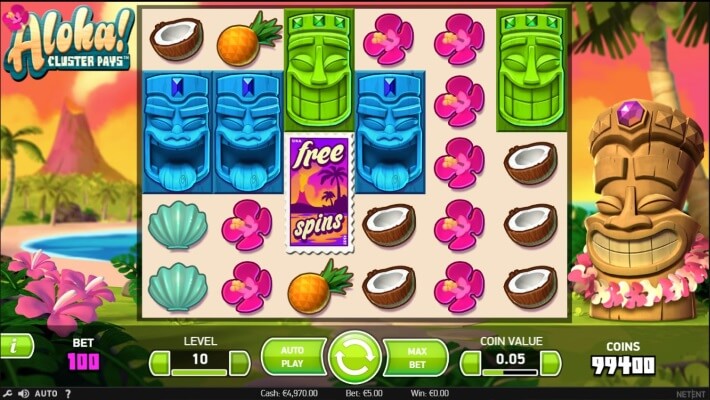Open the wrench settings icon
This screenshot has width=710, height=400.
point(8,394)
